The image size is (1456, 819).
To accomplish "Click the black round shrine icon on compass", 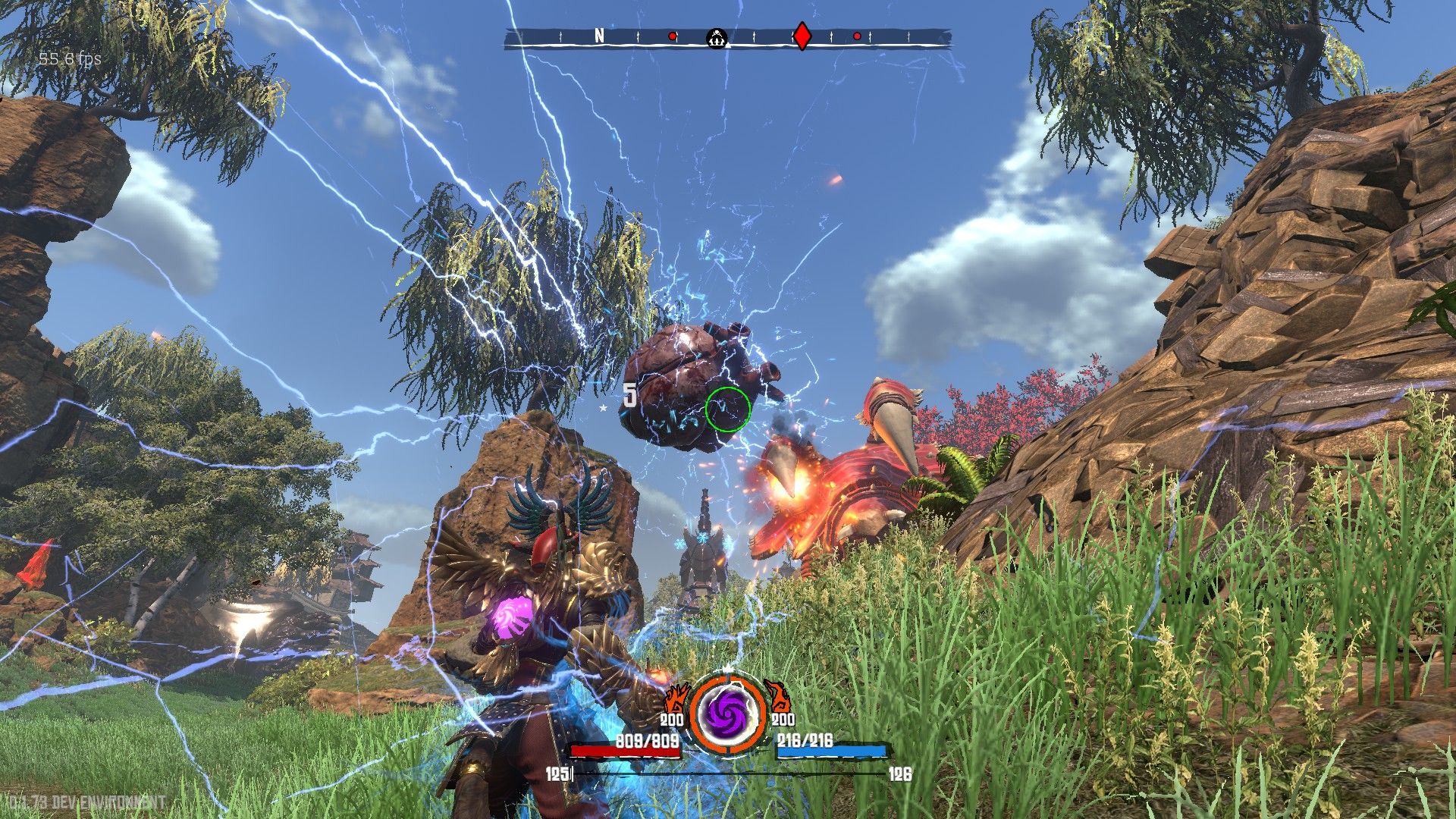I will (x=717, y=36).
